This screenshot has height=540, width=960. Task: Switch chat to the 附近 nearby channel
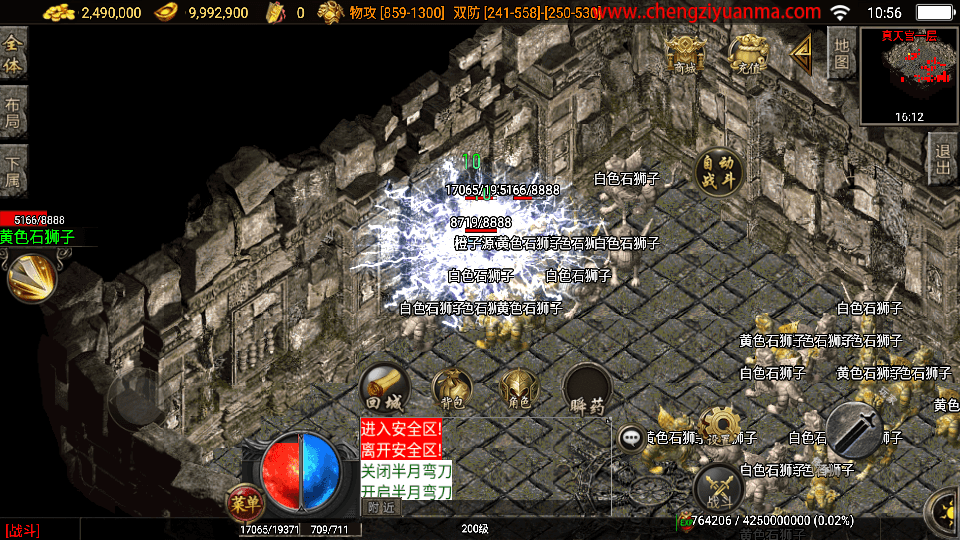(x=381, y=507)
